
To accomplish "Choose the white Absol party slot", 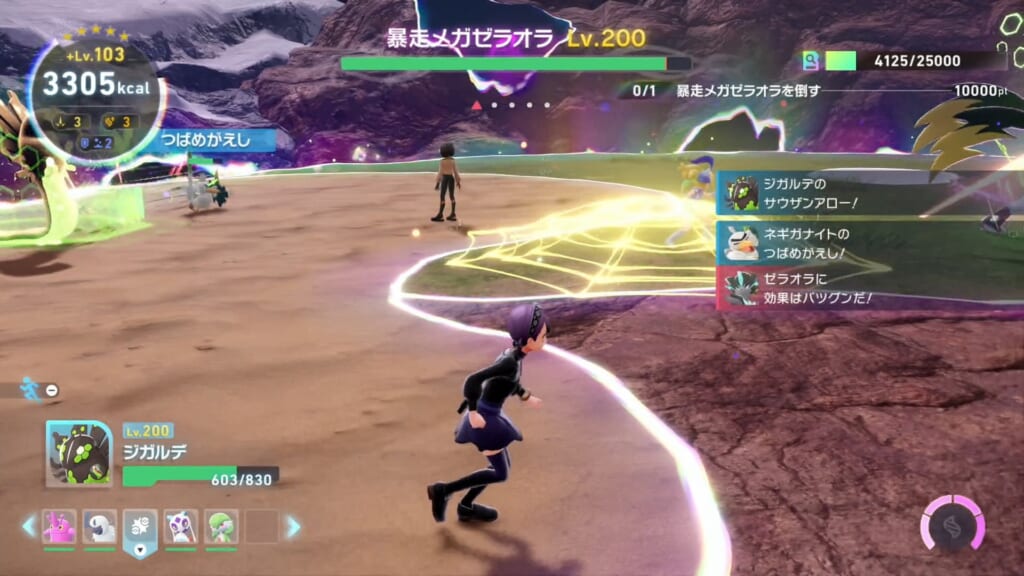I will coord(100,526).
